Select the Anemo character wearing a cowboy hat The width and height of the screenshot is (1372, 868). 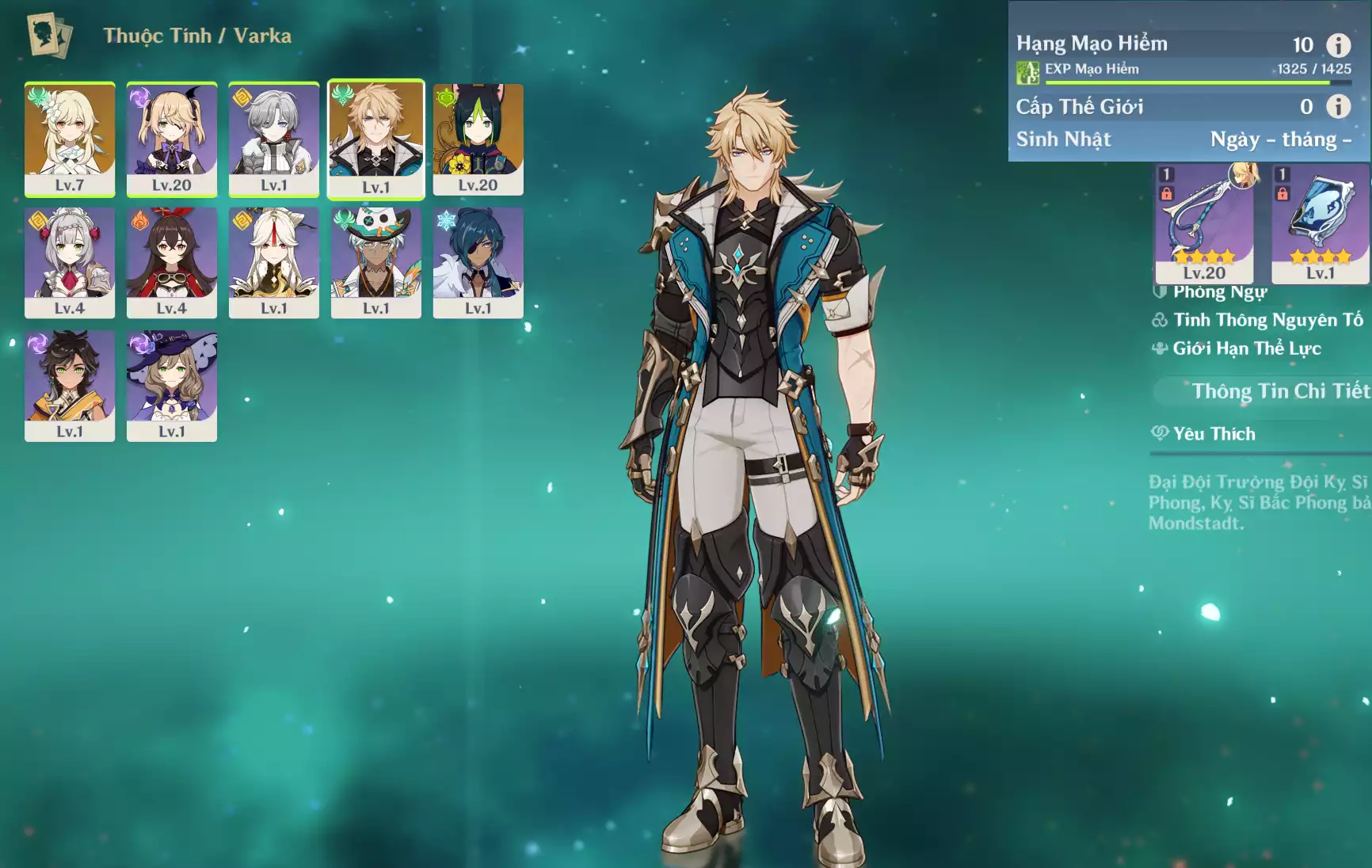pos(376,262)
